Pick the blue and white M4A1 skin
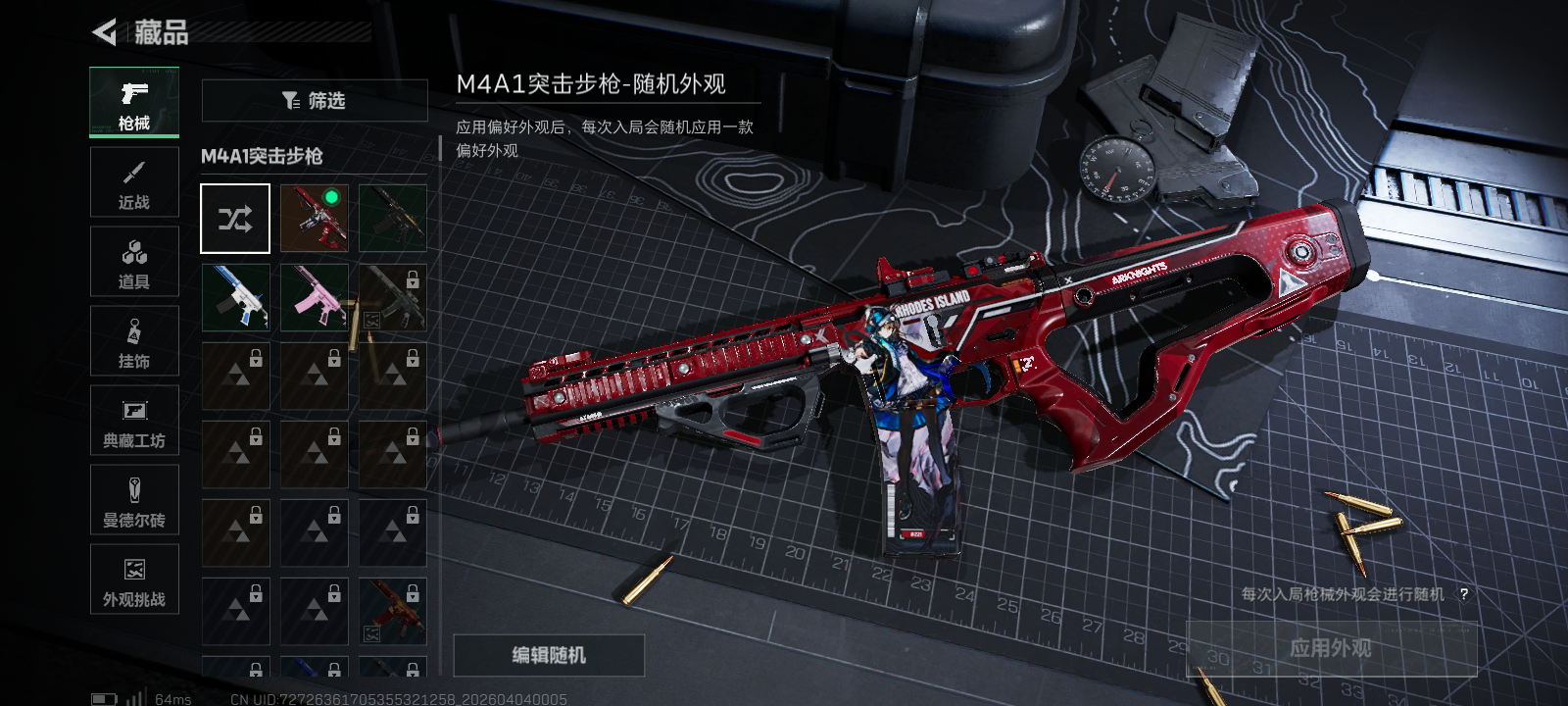Screen dimensions: 1568x706 click(235, 297)
